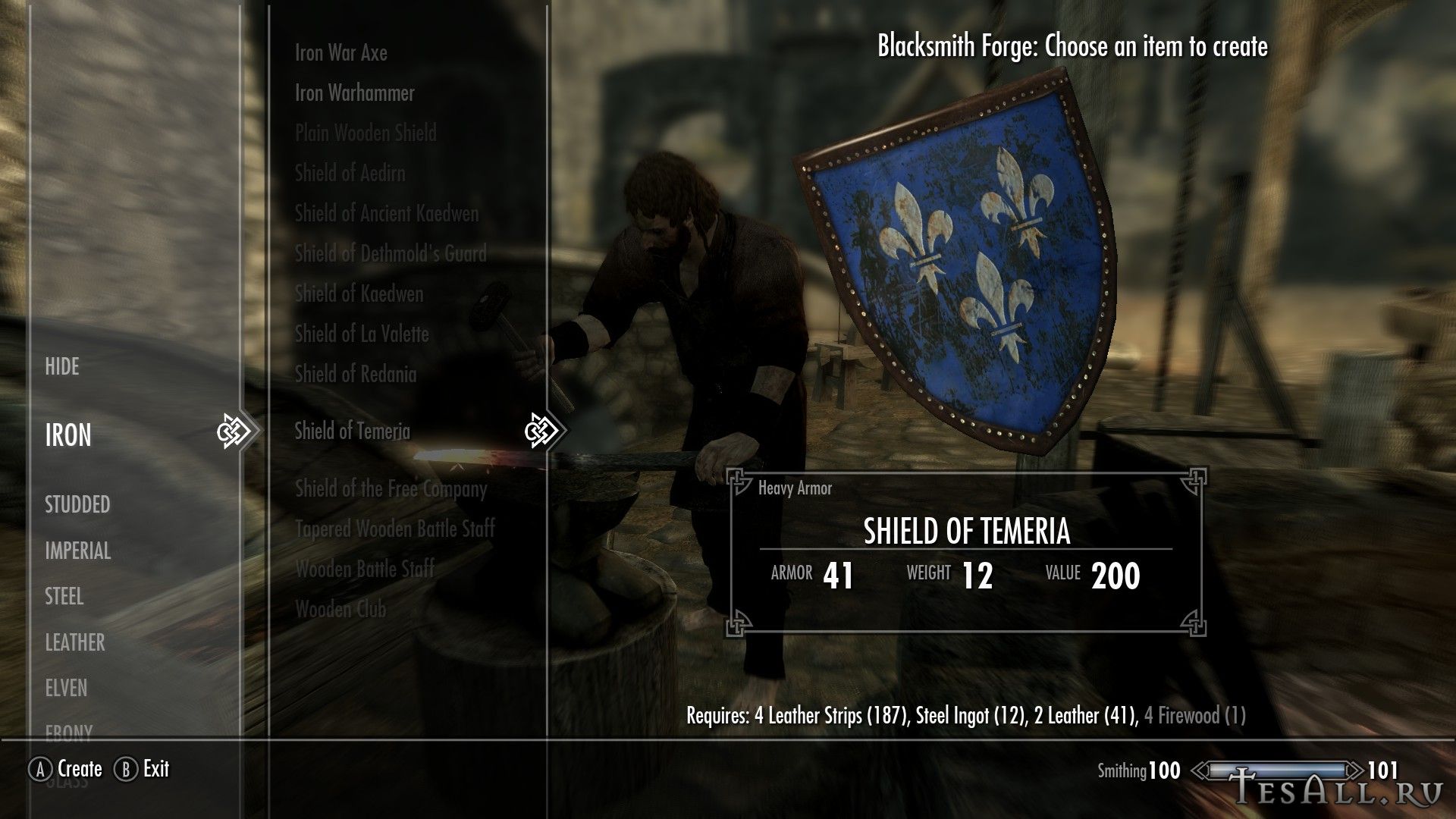Choose Iron Warhammer to craft
1456x819 pixels.
(x=354, y=93)
